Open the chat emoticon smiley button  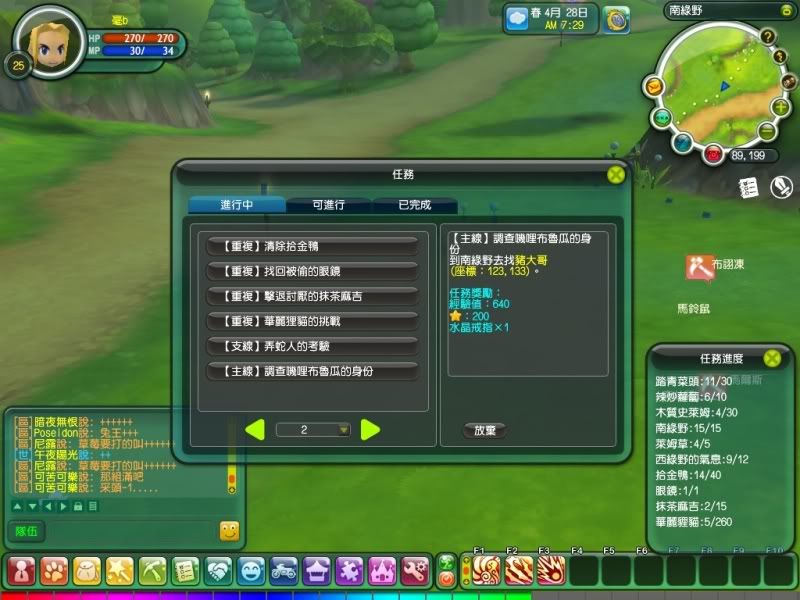pyautogui.click(x=229, y=531)
